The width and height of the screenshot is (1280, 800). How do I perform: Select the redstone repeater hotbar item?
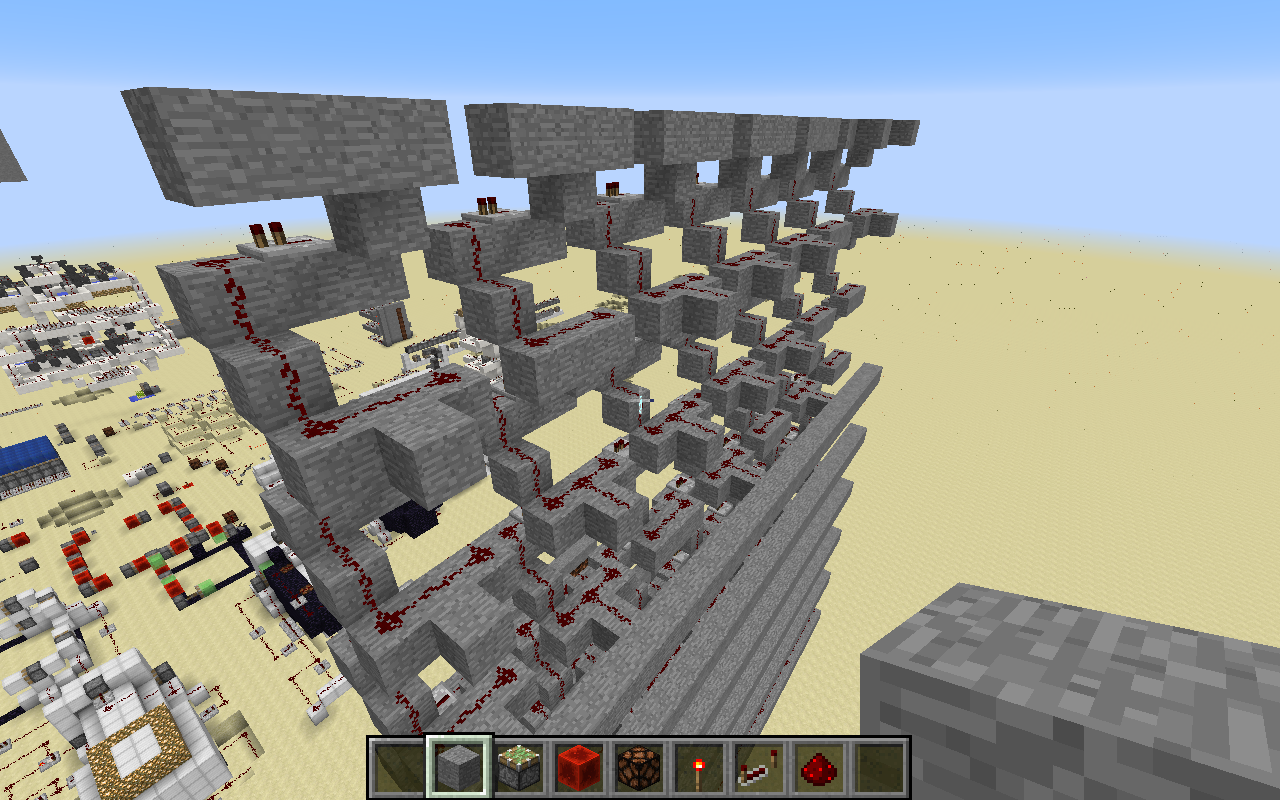pos(759,765)
